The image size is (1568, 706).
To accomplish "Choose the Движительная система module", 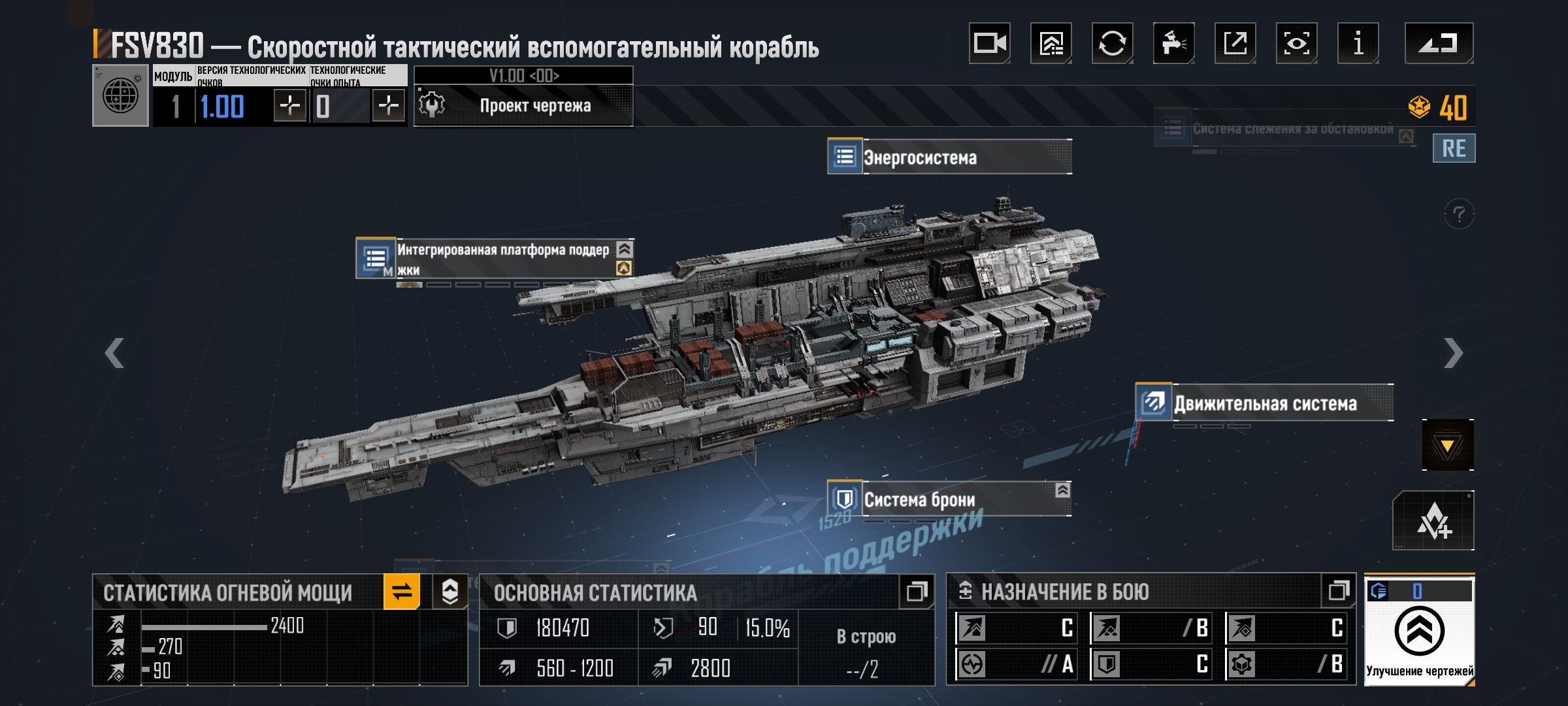I will point(1264,403).
